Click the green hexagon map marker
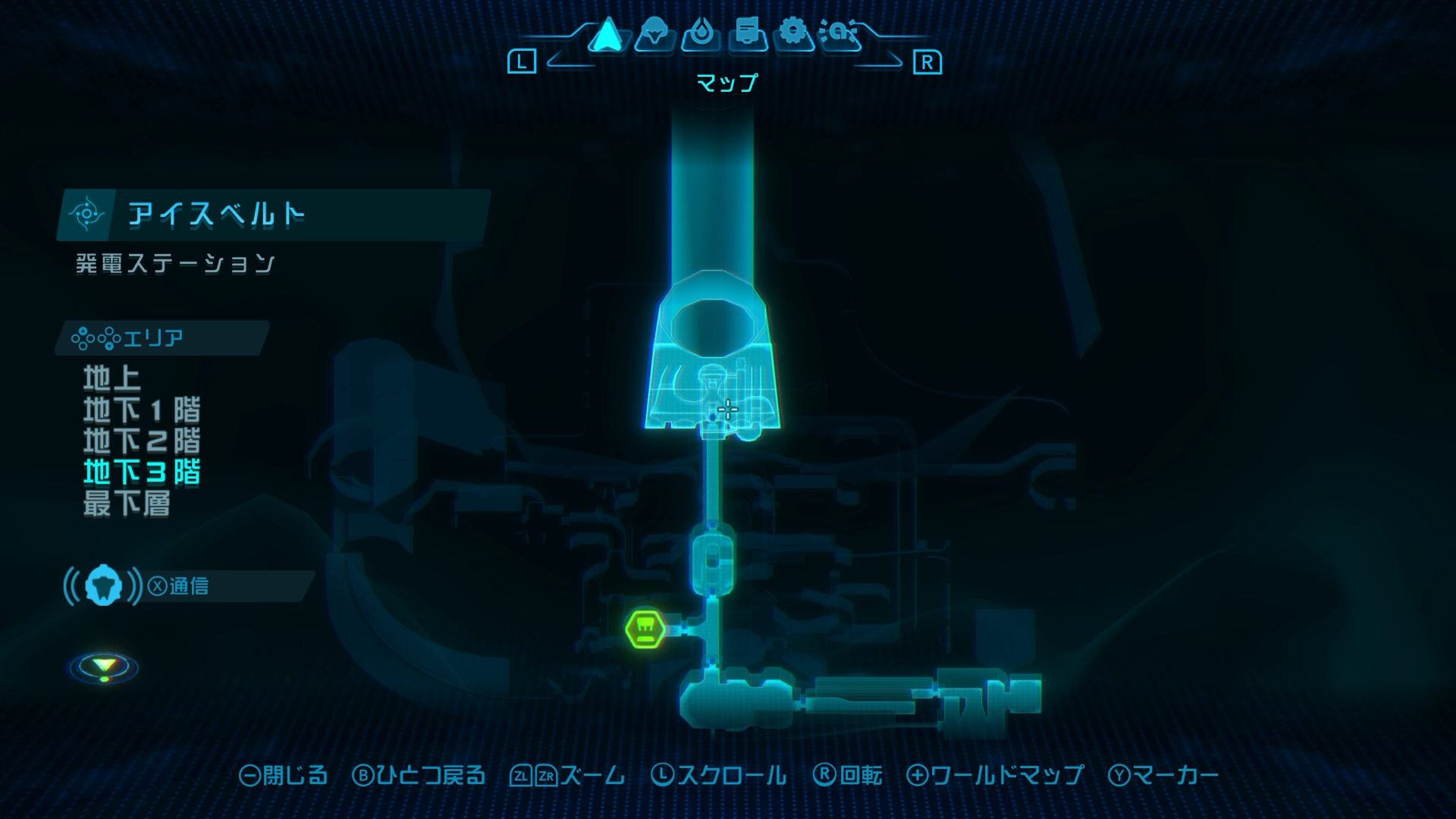Screen dimensions: 1456x819 (645, 629)
